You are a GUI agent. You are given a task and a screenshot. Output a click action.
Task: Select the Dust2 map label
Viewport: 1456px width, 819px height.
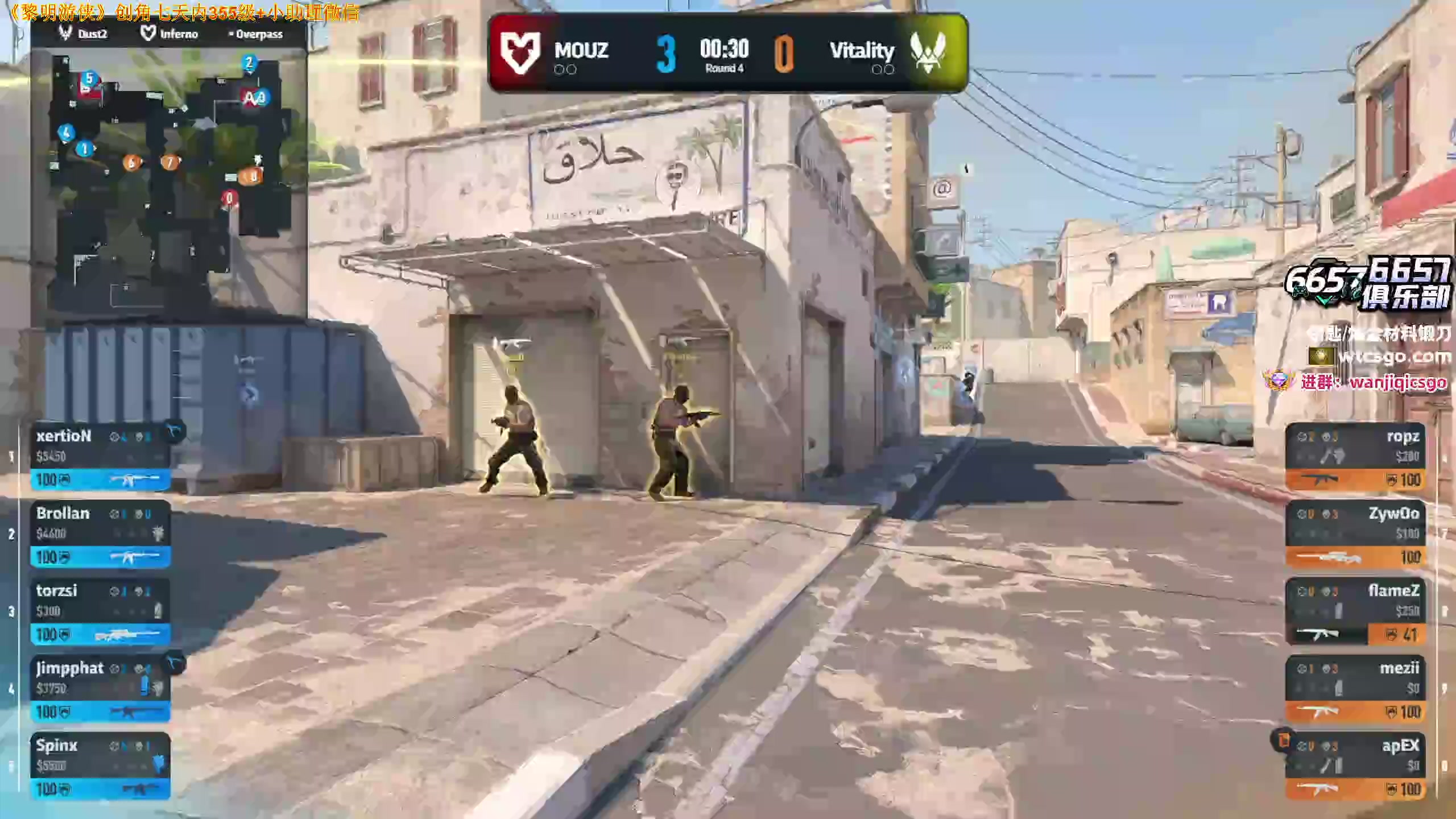(x=84, y=34)
